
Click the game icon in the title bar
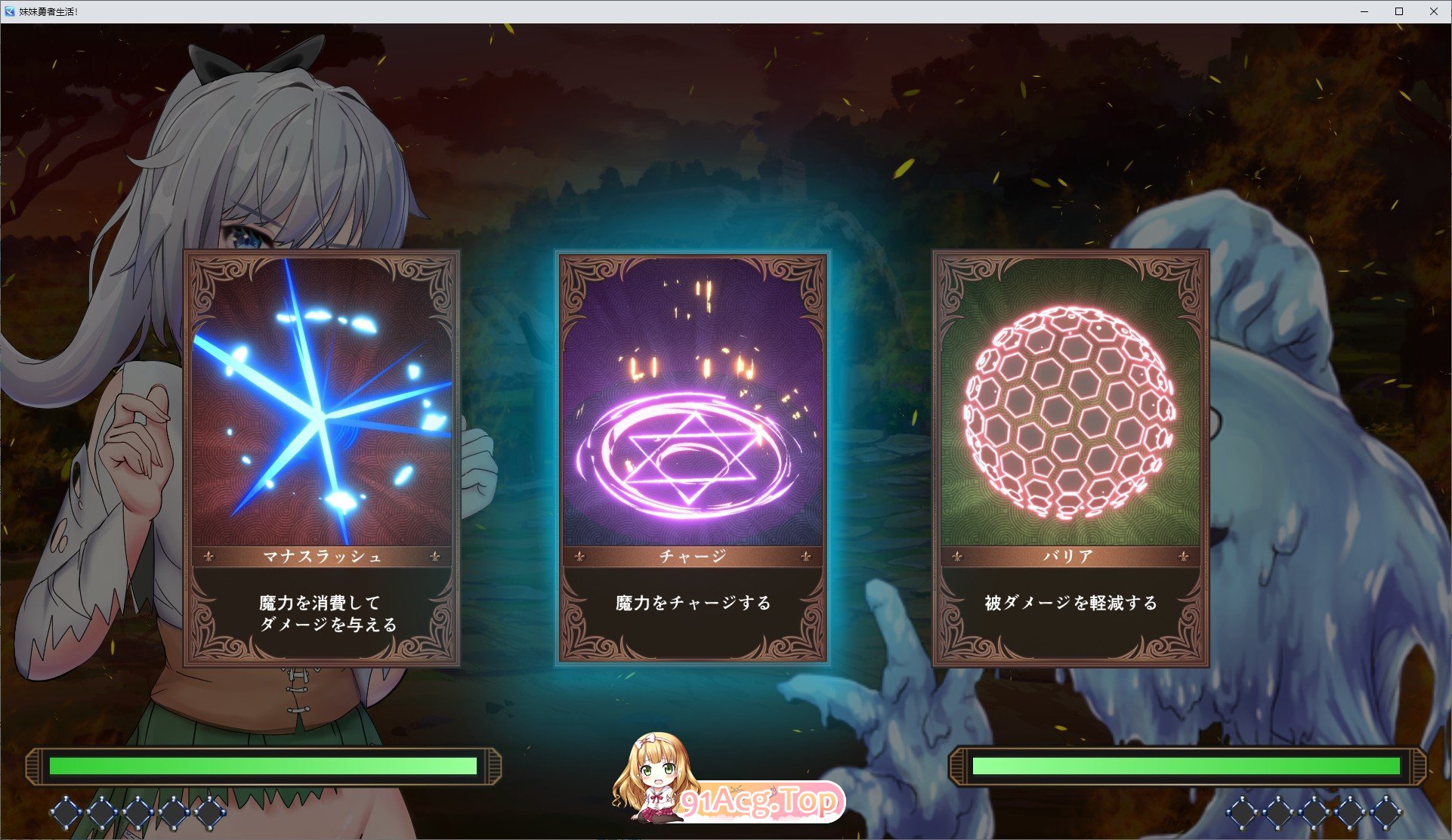coord(11,11)
